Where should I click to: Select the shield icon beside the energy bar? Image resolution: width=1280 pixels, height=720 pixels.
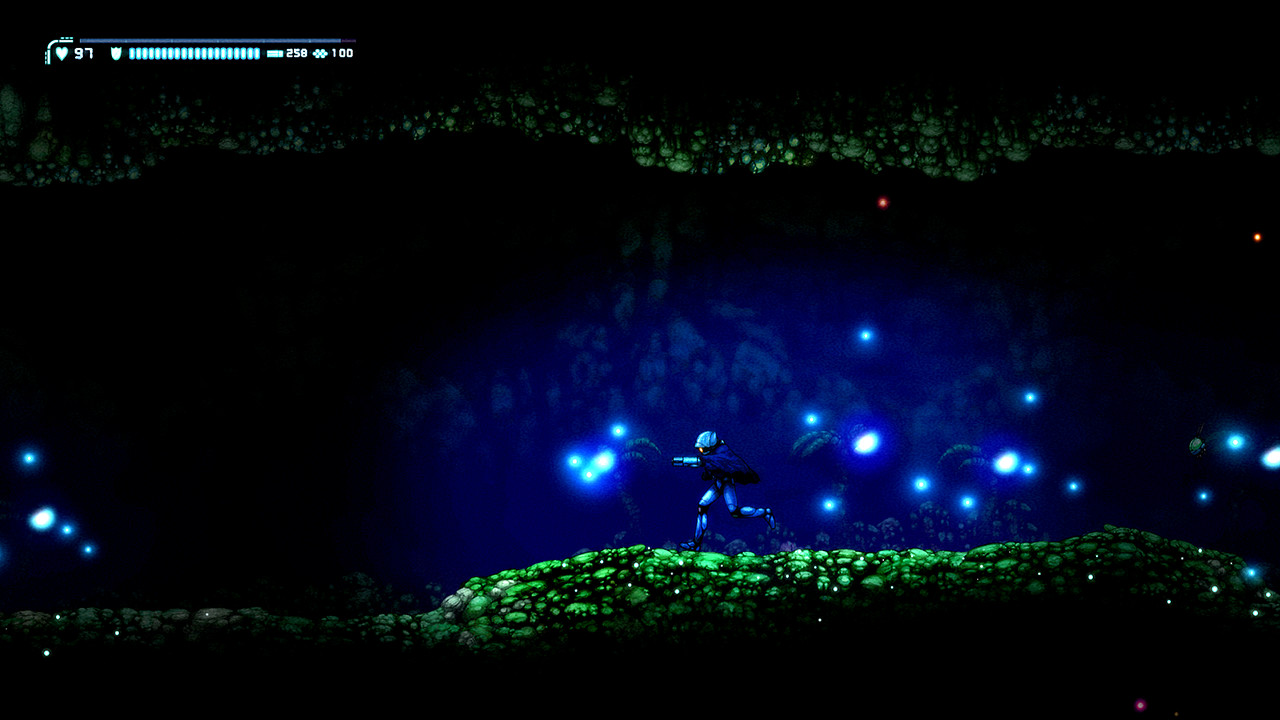[115, 53]
